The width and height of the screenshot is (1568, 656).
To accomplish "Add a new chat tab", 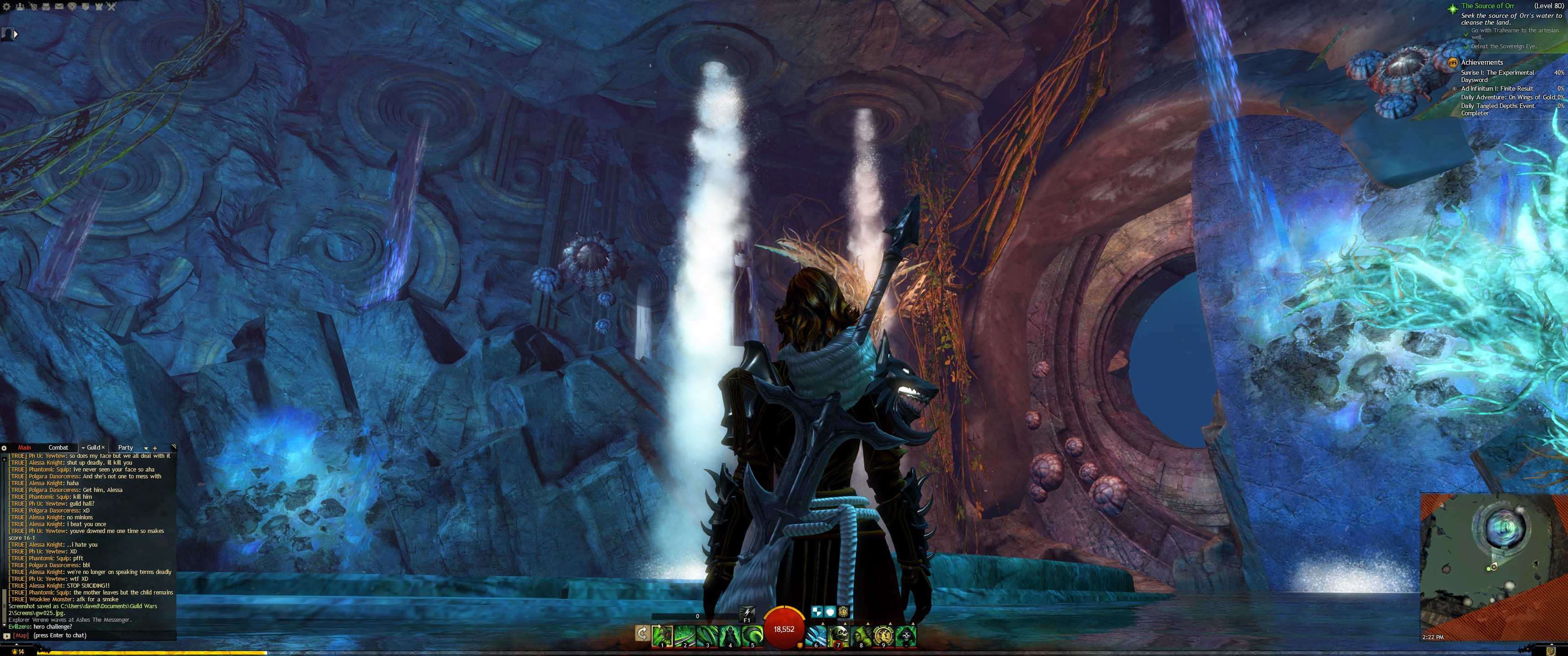I will pyautogui.click(x=155, y=448).
